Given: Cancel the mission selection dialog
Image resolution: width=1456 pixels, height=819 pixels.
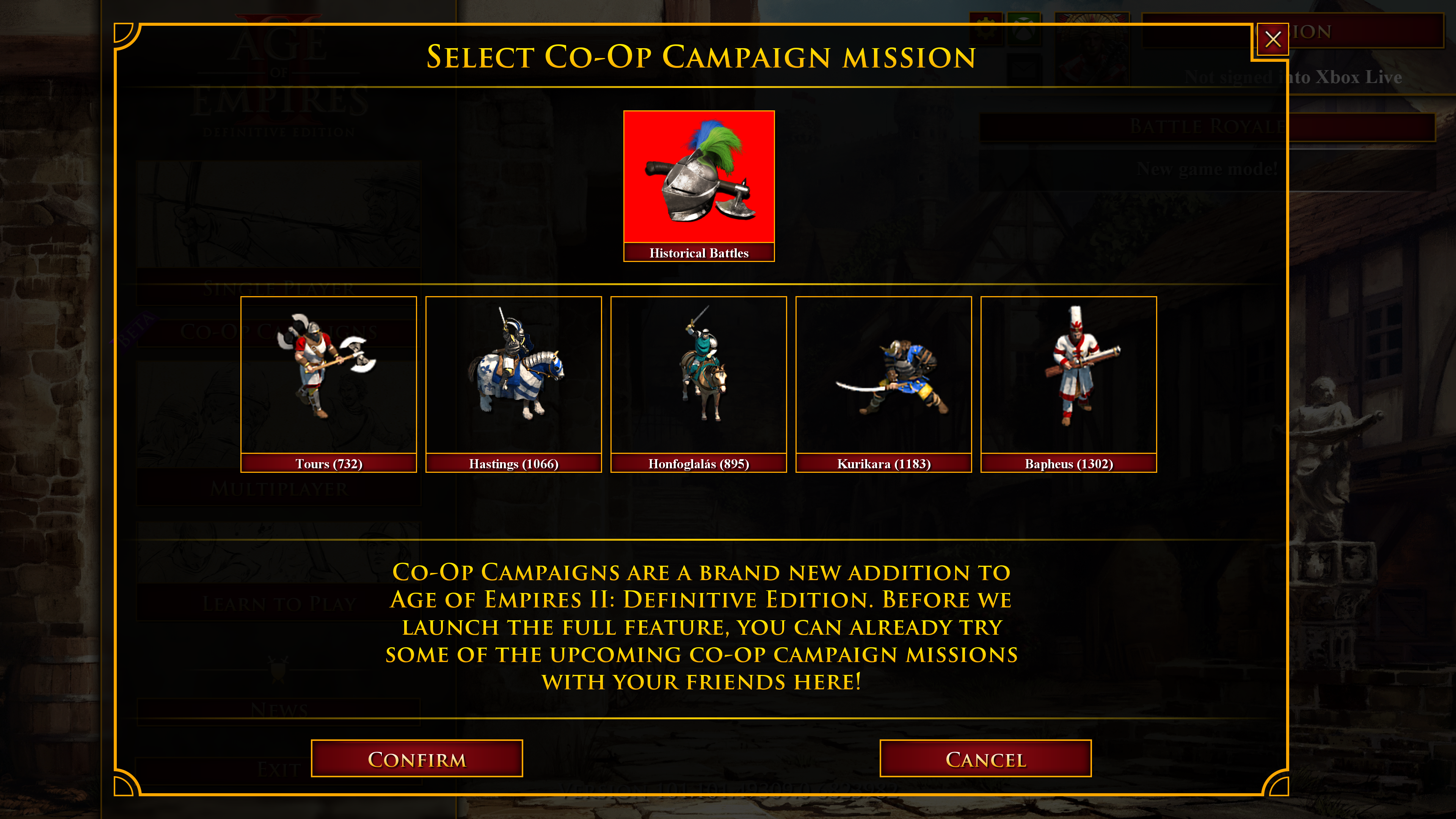Looking at the screenshot, I should [x=985, y=758].
